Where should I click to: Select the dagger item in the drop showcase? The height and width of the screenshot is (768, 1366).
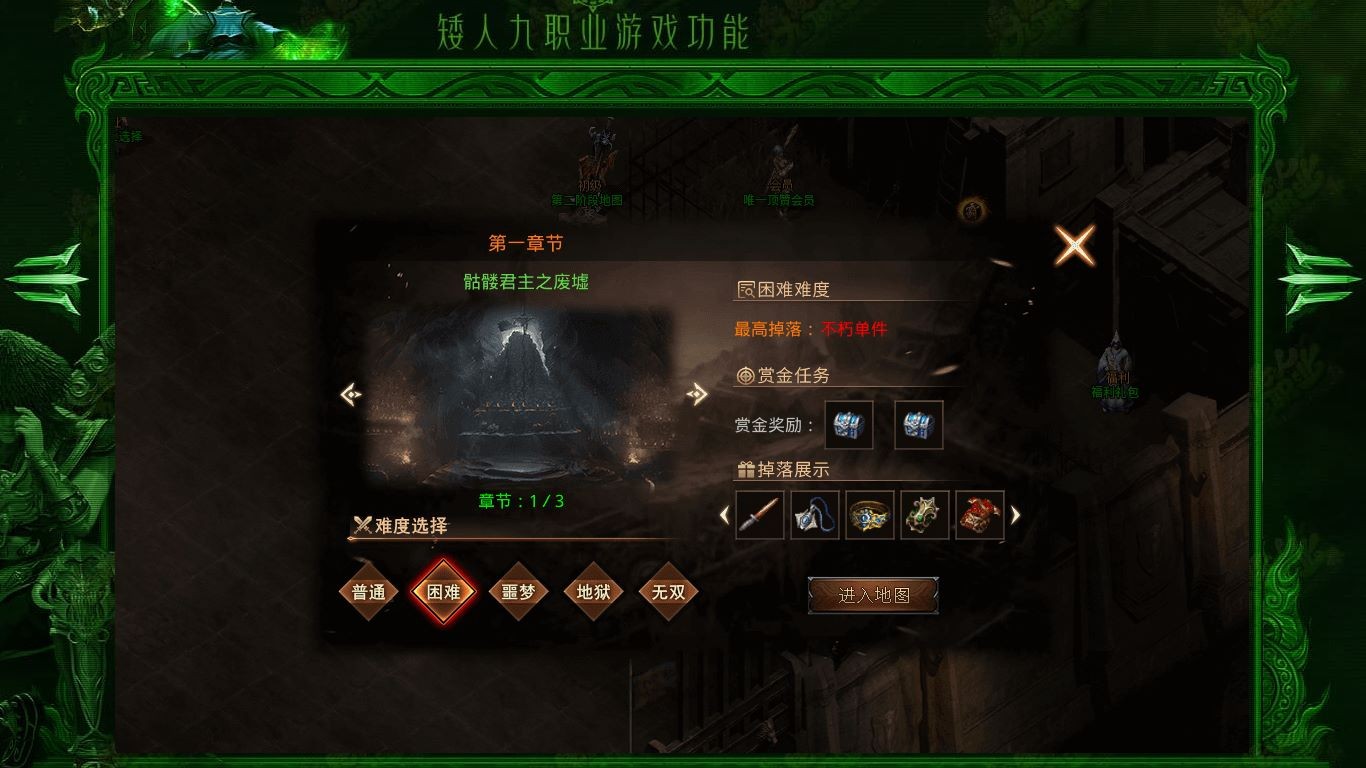(x=760, y=516)
